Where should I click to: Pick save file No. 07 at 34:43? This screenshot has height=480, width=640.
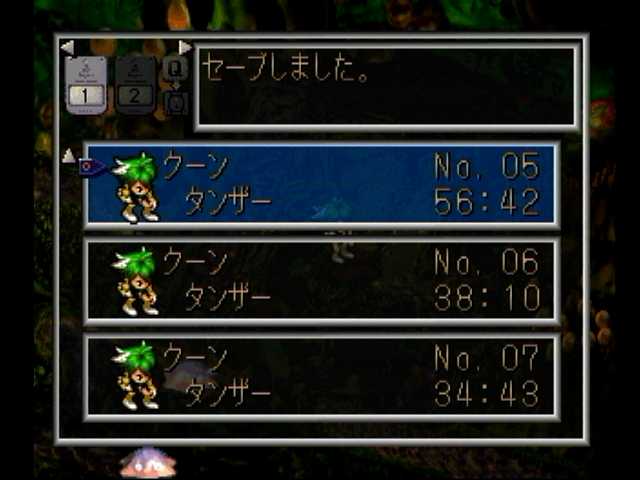point(321,376)
